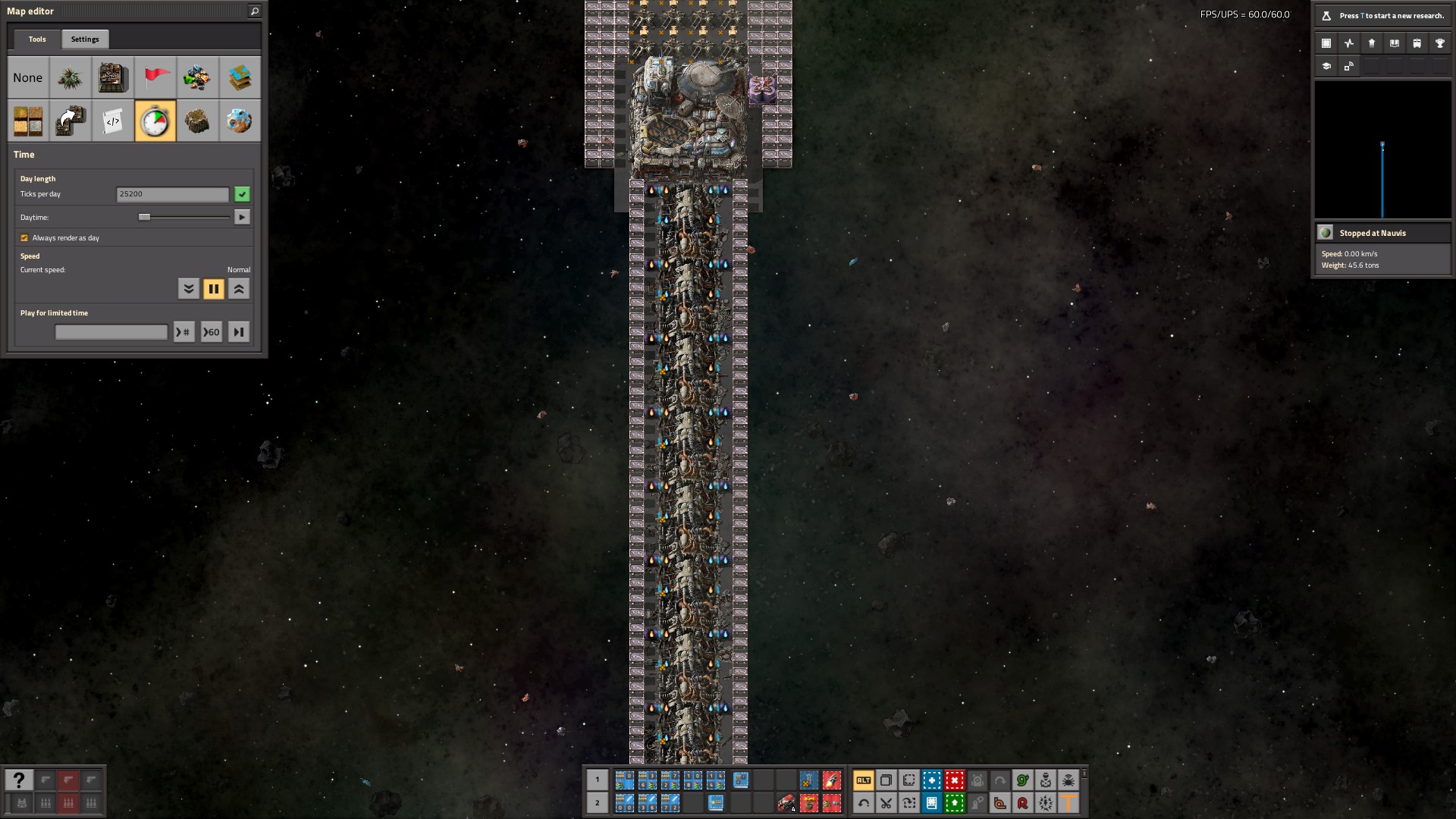Viewport: 1456px width, 819px height.
Task: Select the scissors cut tool
Action: 886,803
